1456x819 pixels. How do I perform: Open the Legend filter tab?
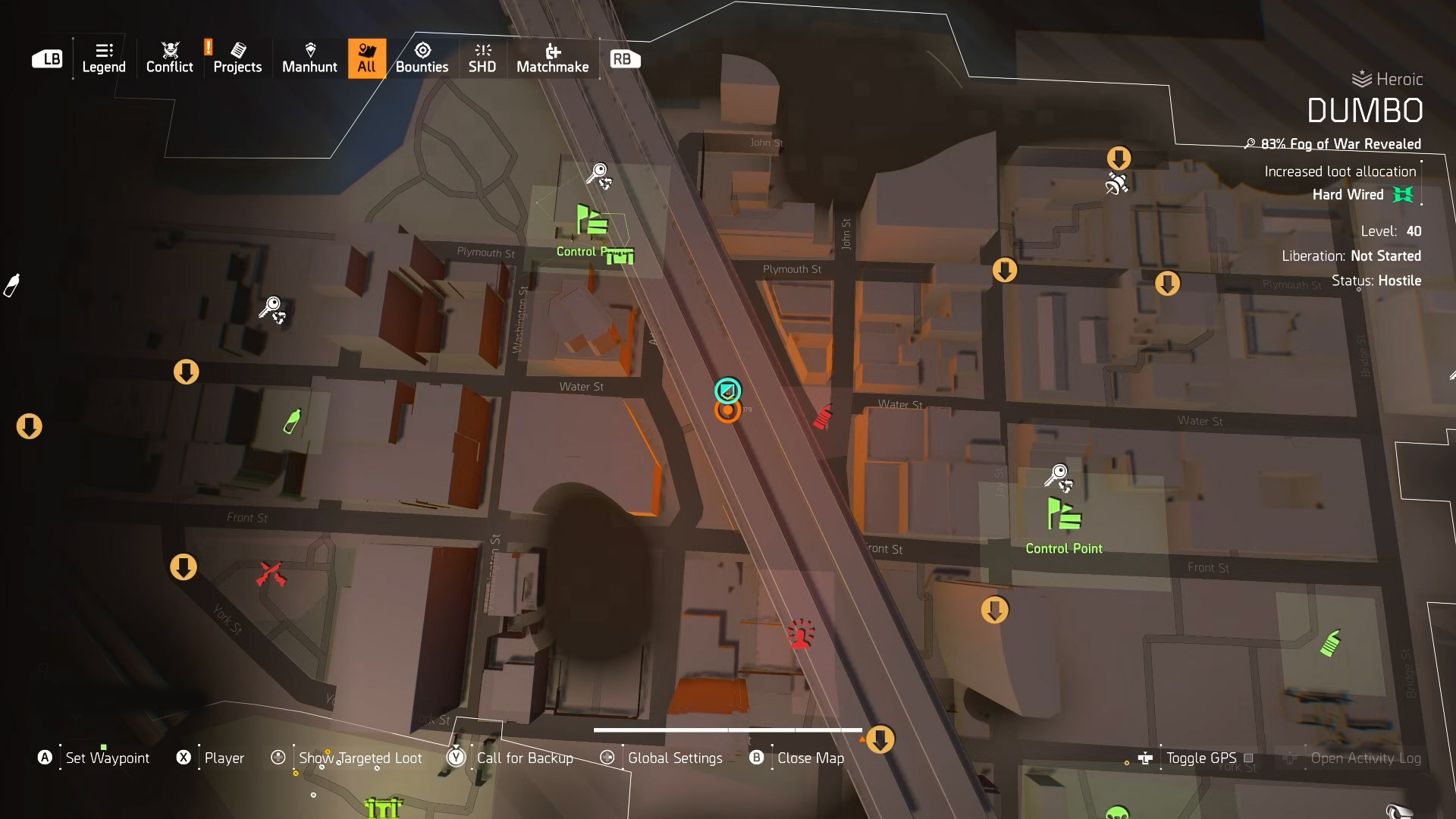(x=104, y=58)
